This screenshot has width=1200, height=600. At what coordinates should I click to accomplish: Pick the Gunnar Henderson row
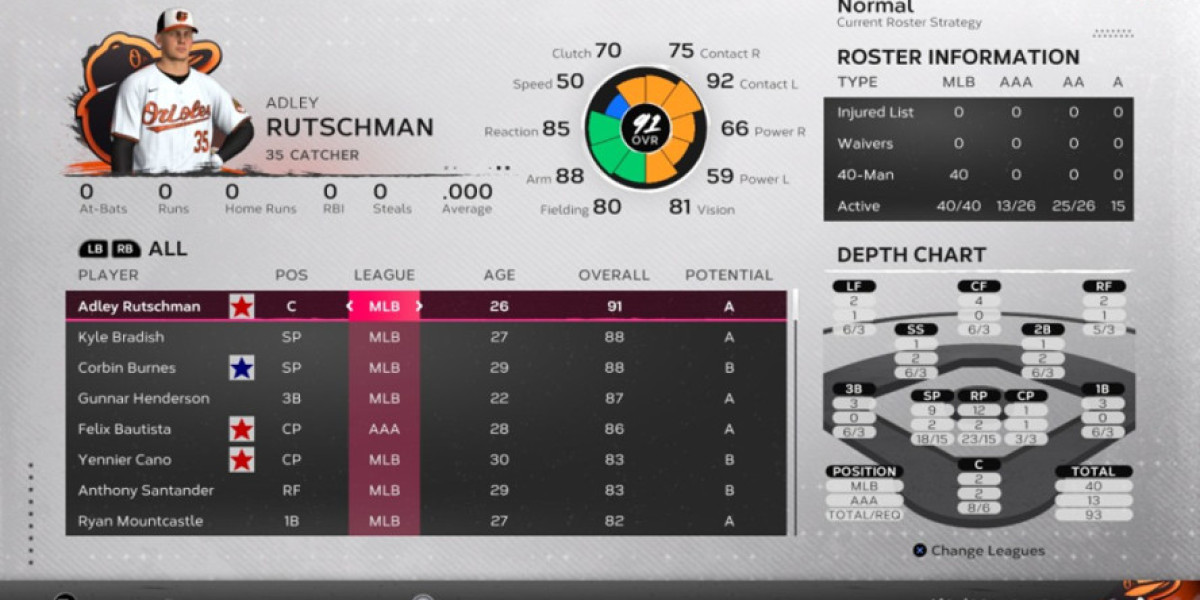(x=144, y=398)
